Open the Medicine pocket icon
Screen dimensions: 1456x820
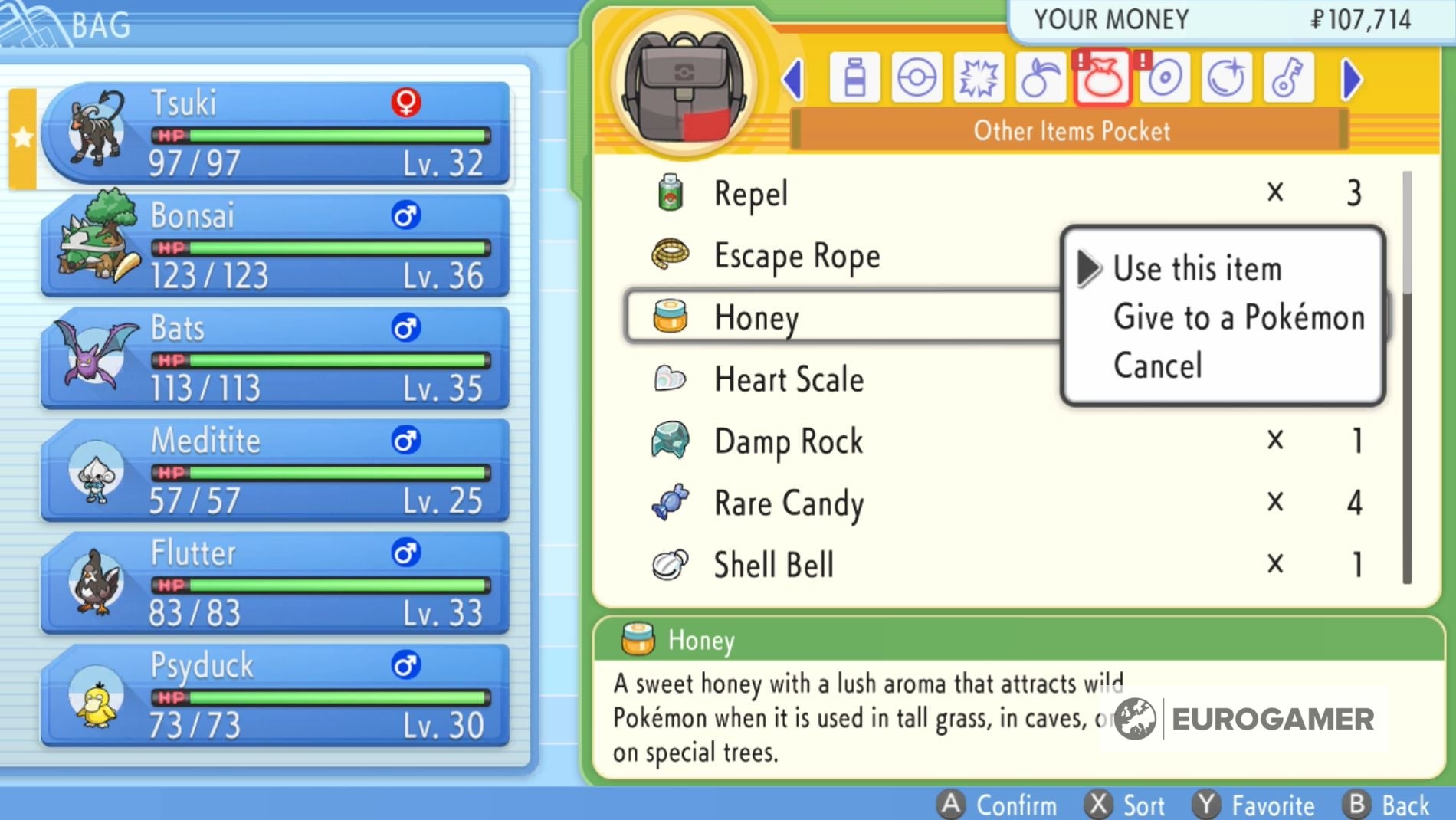(856, 77)
